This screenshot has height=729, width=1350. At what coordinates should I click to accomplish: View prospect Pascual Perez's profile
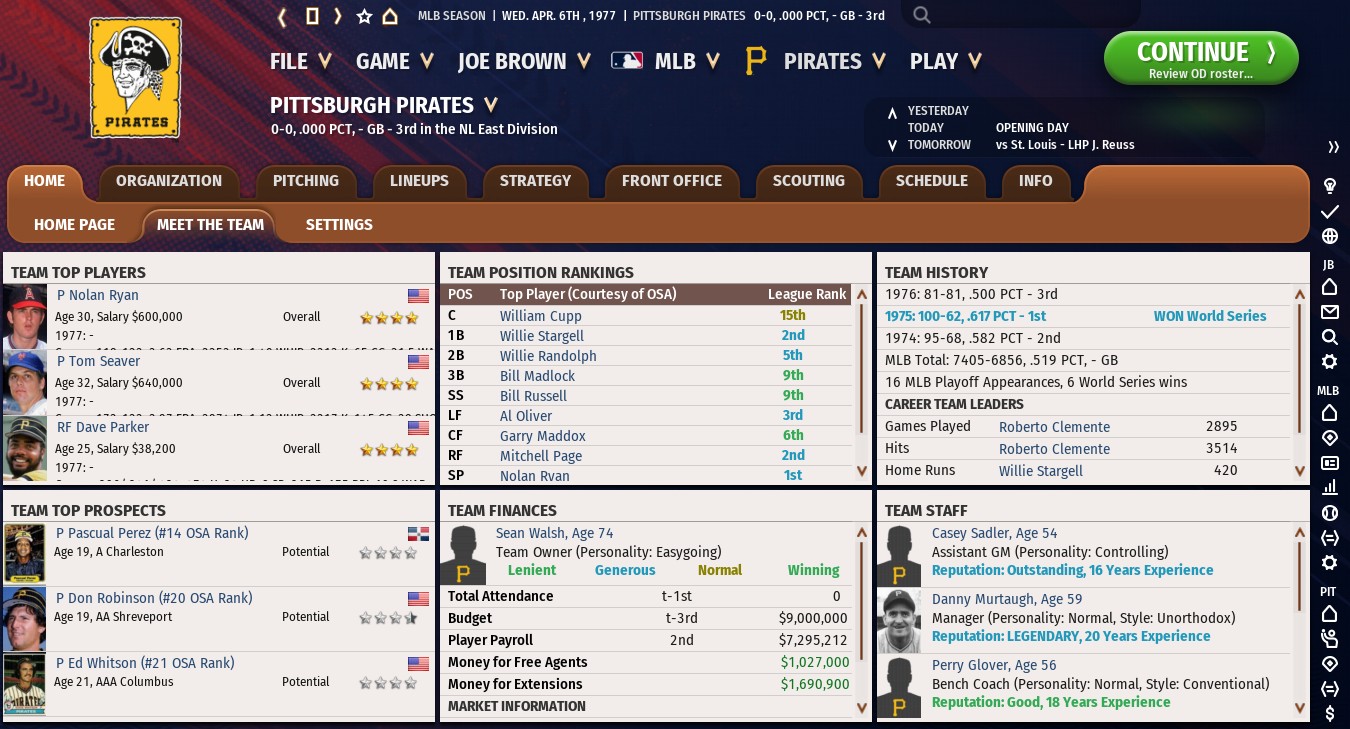pos(151,533)
